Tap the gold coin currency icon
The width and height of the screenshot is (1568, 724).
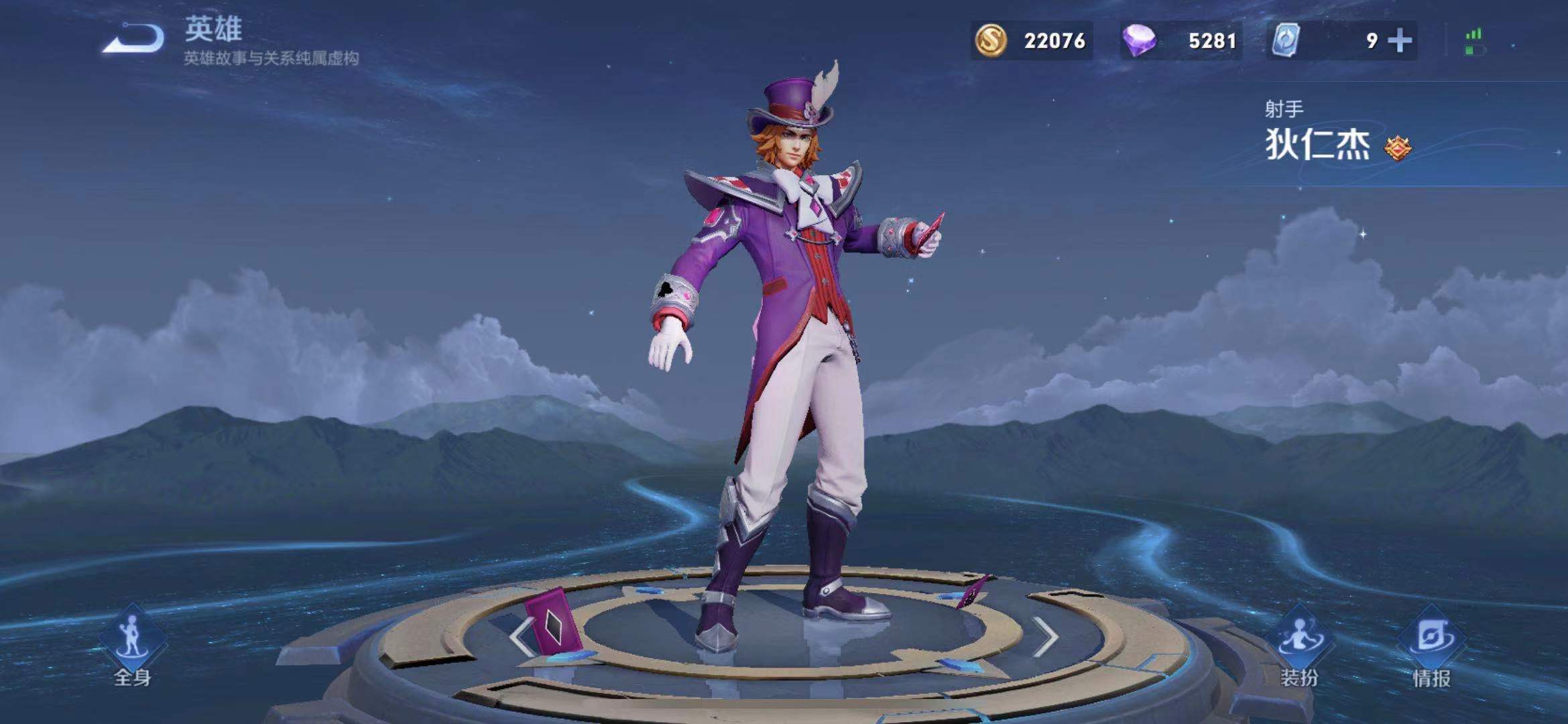[x=990, y=41]
